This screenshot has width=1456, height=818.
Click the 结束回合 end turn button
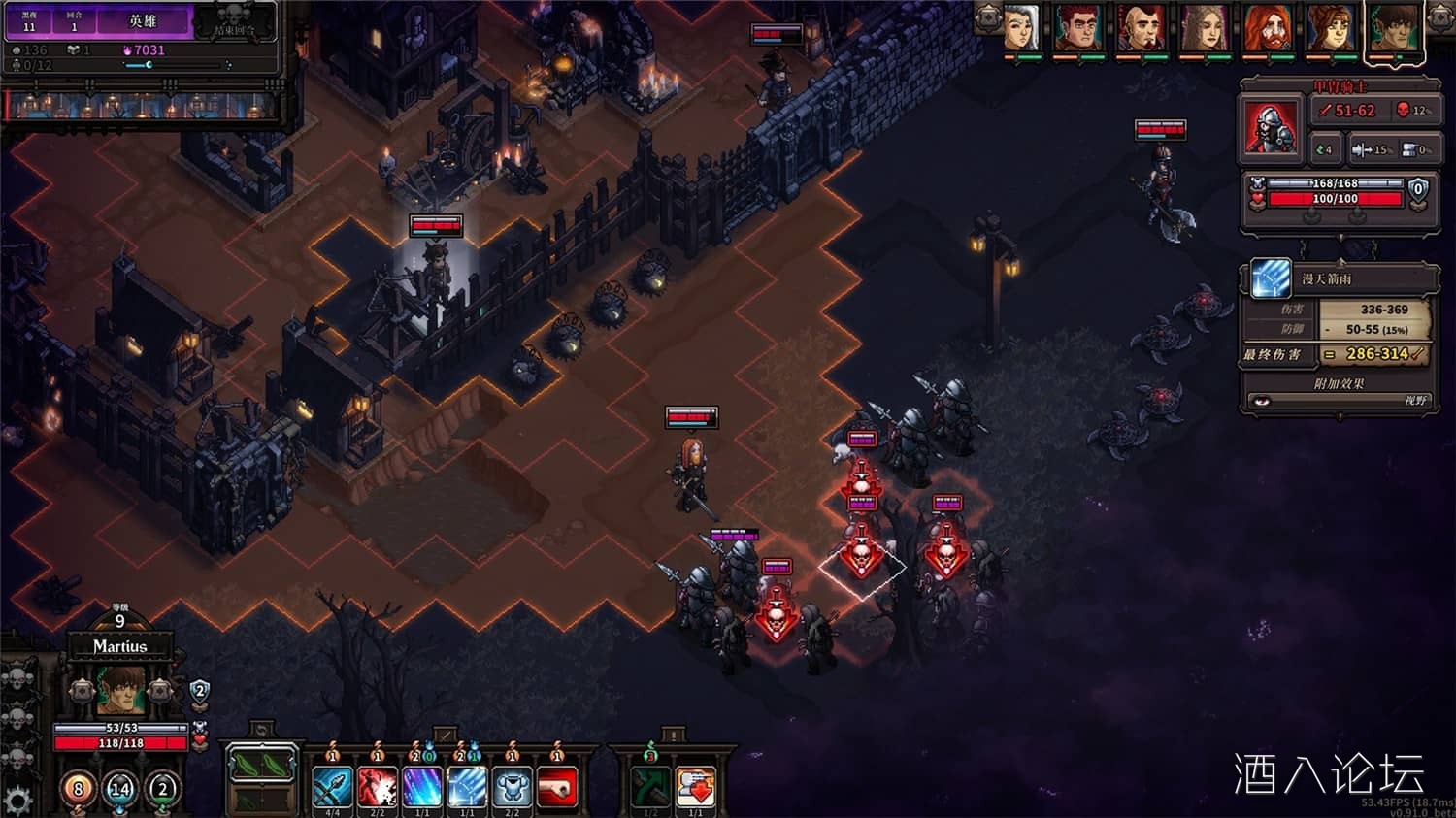(235, 21)
